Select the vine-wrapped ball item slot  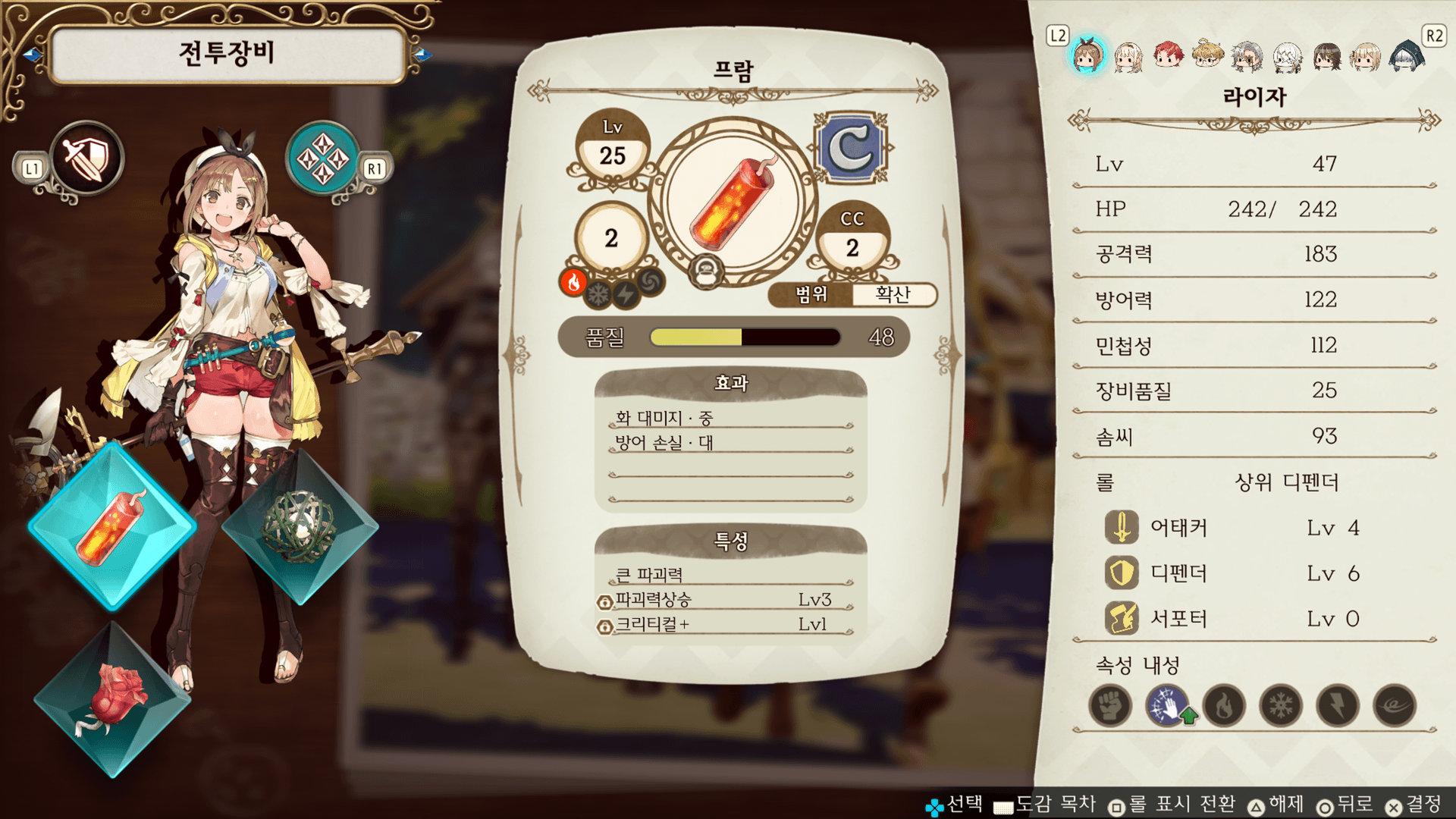click(300, 527)
